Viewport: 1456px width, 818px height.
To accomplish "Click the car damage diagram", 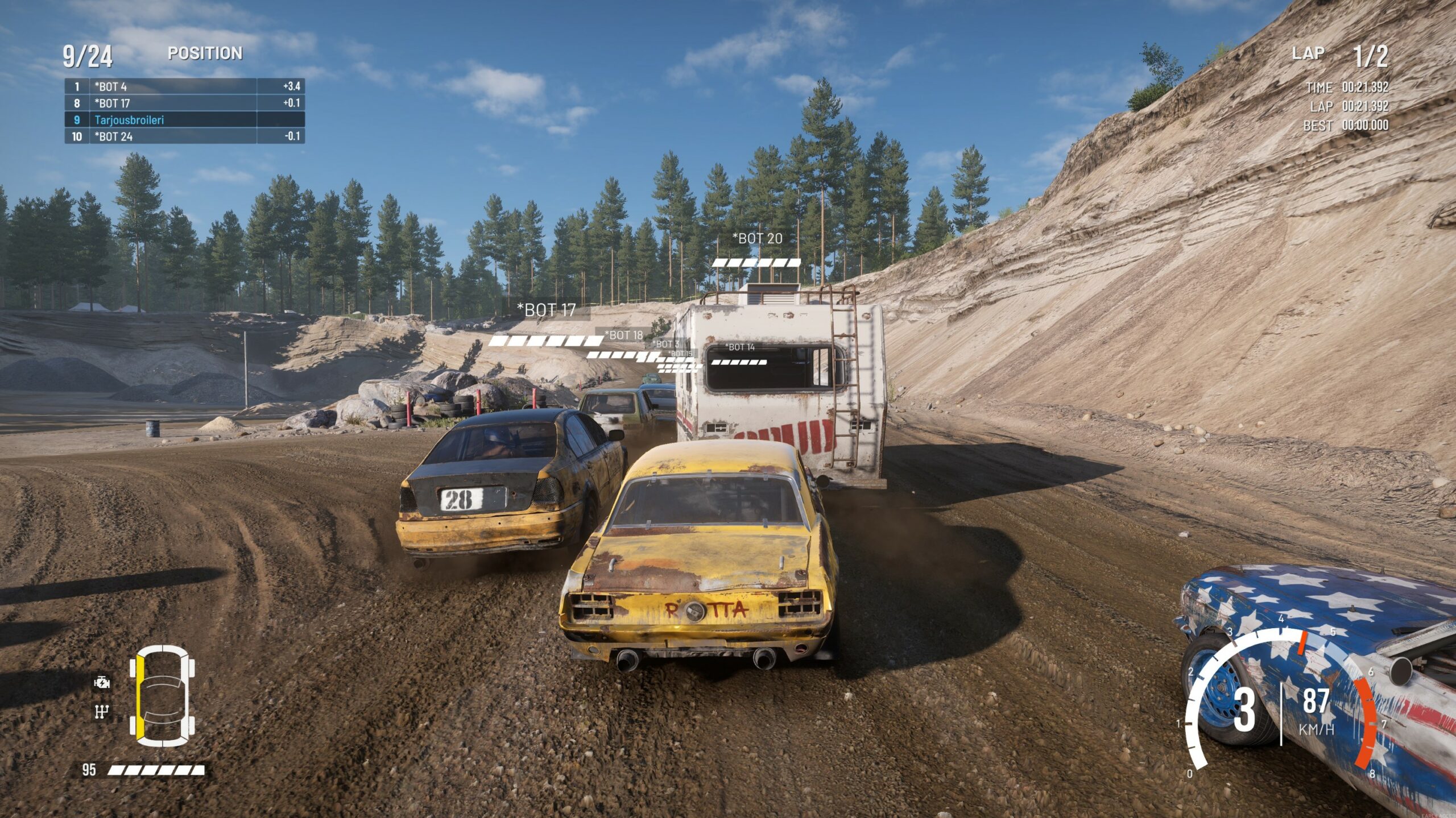I will pos(162,696).
